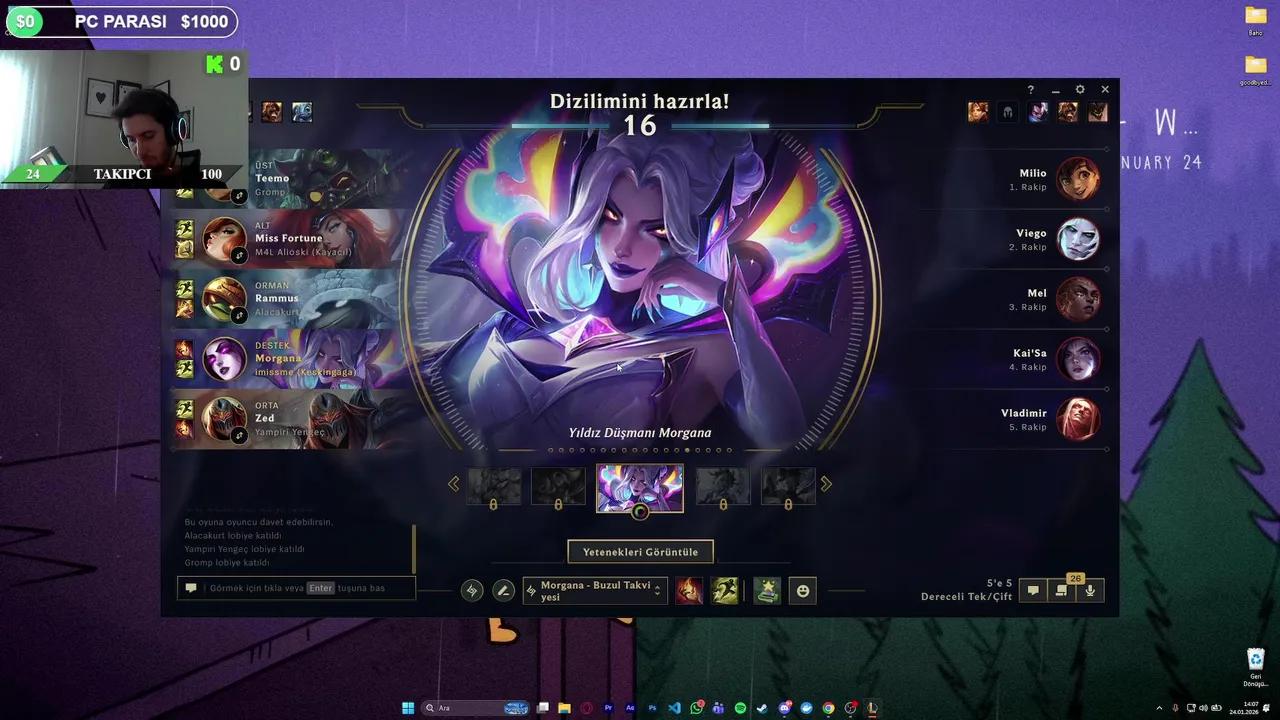Edit runes using the pencil icon
This screenshot has width=1280, height=720.
pos(504,590)
